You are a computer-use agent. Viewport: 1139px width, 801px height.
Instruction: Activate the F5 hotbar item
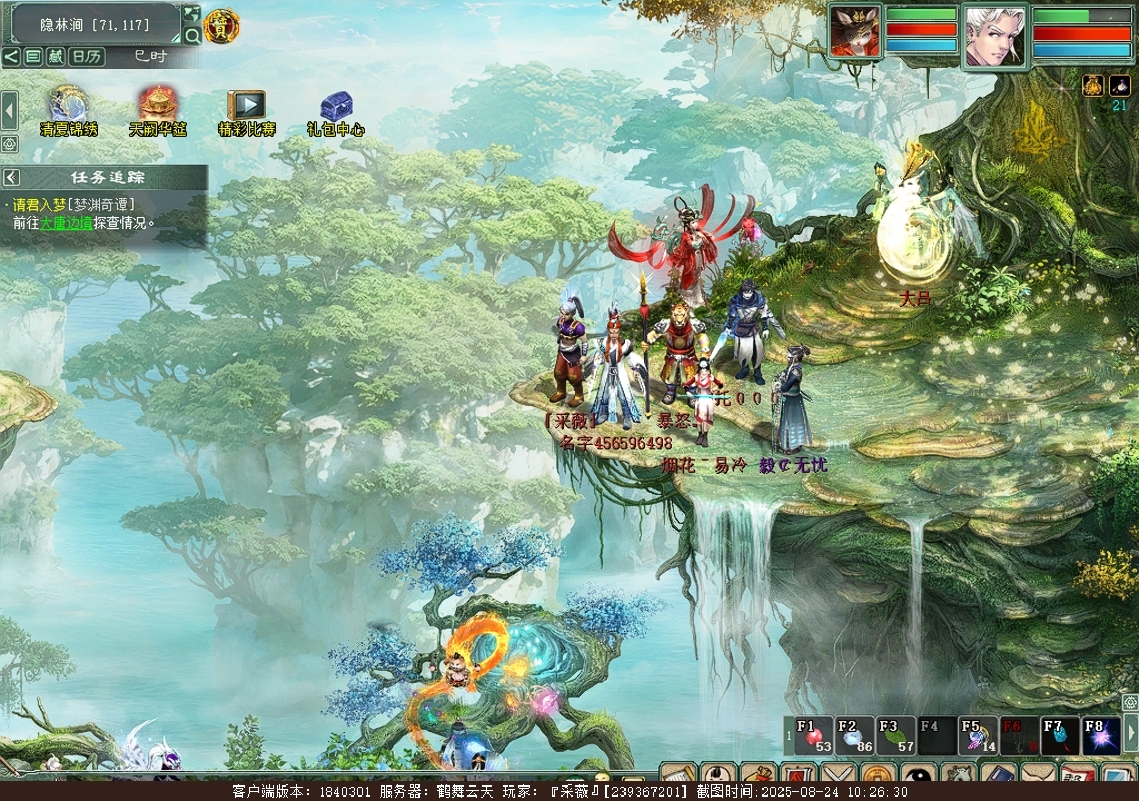(977, 736)
